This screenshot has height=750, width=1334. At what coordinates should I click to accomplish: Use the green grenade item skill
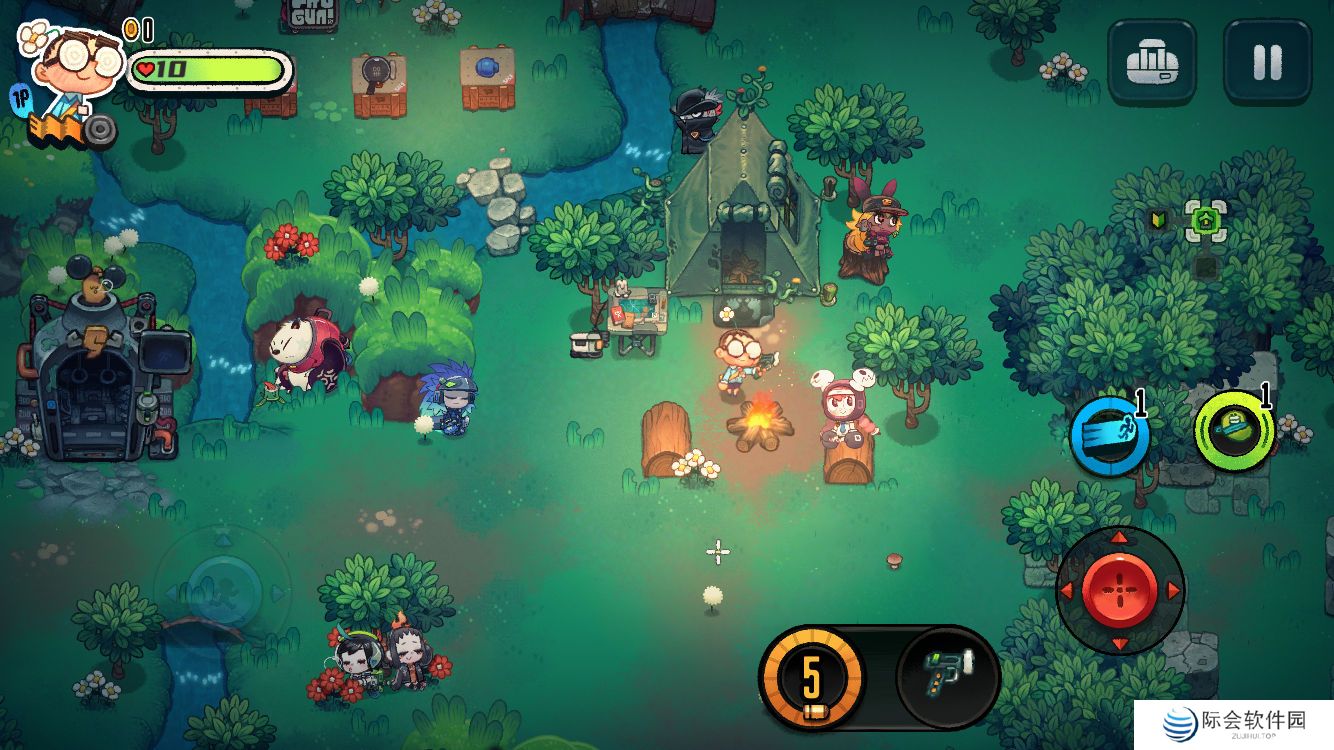(x=1234, y=432)
